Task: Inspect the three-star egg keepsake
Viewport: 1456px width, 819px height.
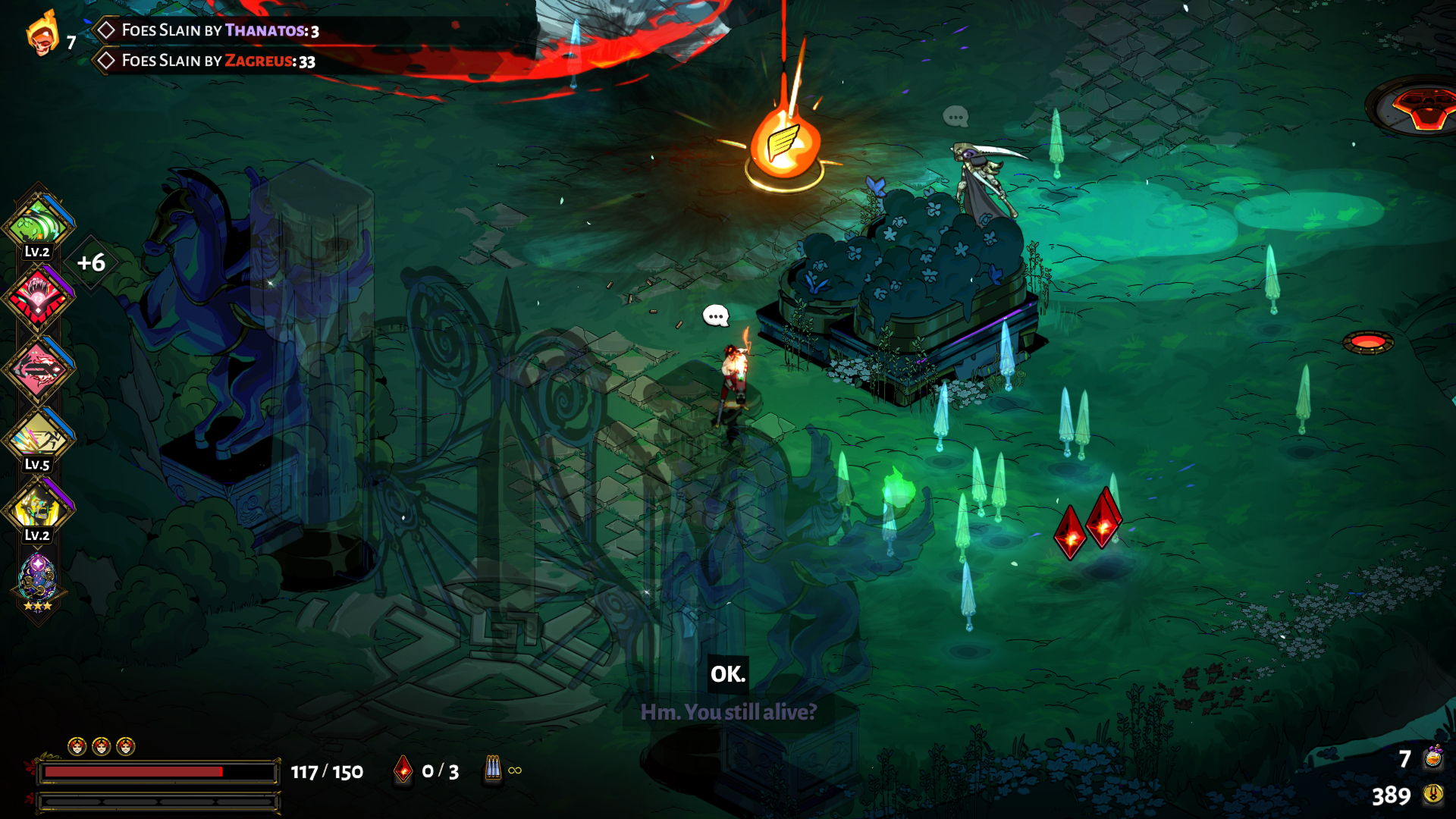Action: click(37, 580)
